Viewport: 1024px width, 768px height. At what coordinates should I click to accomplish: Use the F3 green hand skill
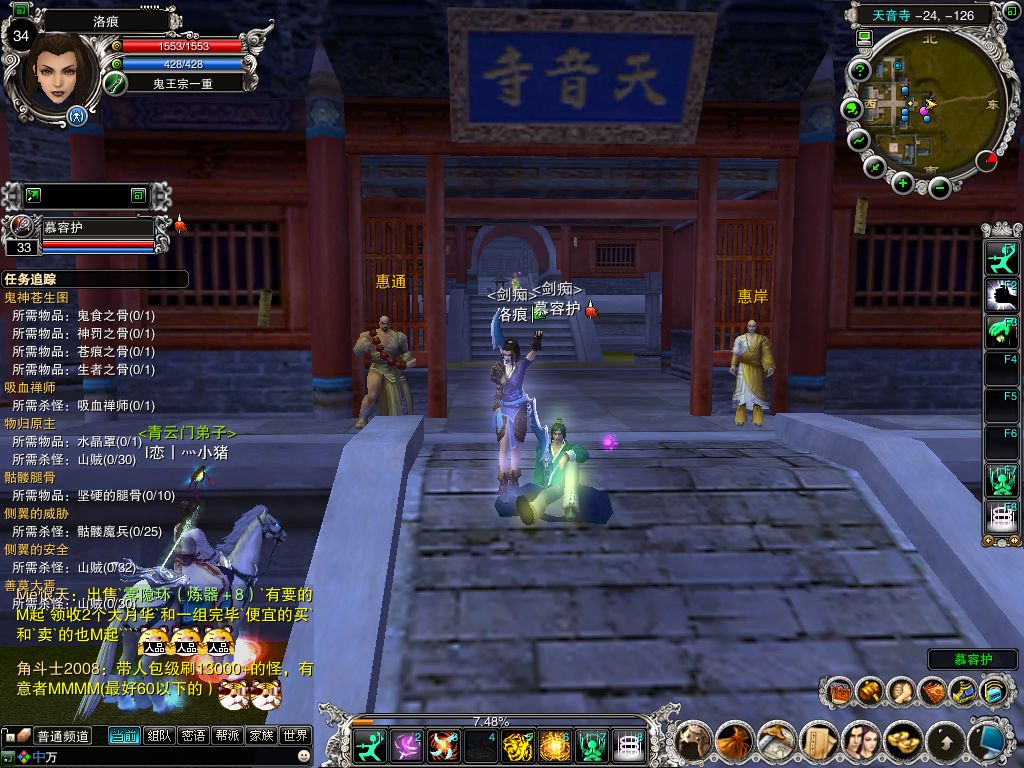(1001, 331)
